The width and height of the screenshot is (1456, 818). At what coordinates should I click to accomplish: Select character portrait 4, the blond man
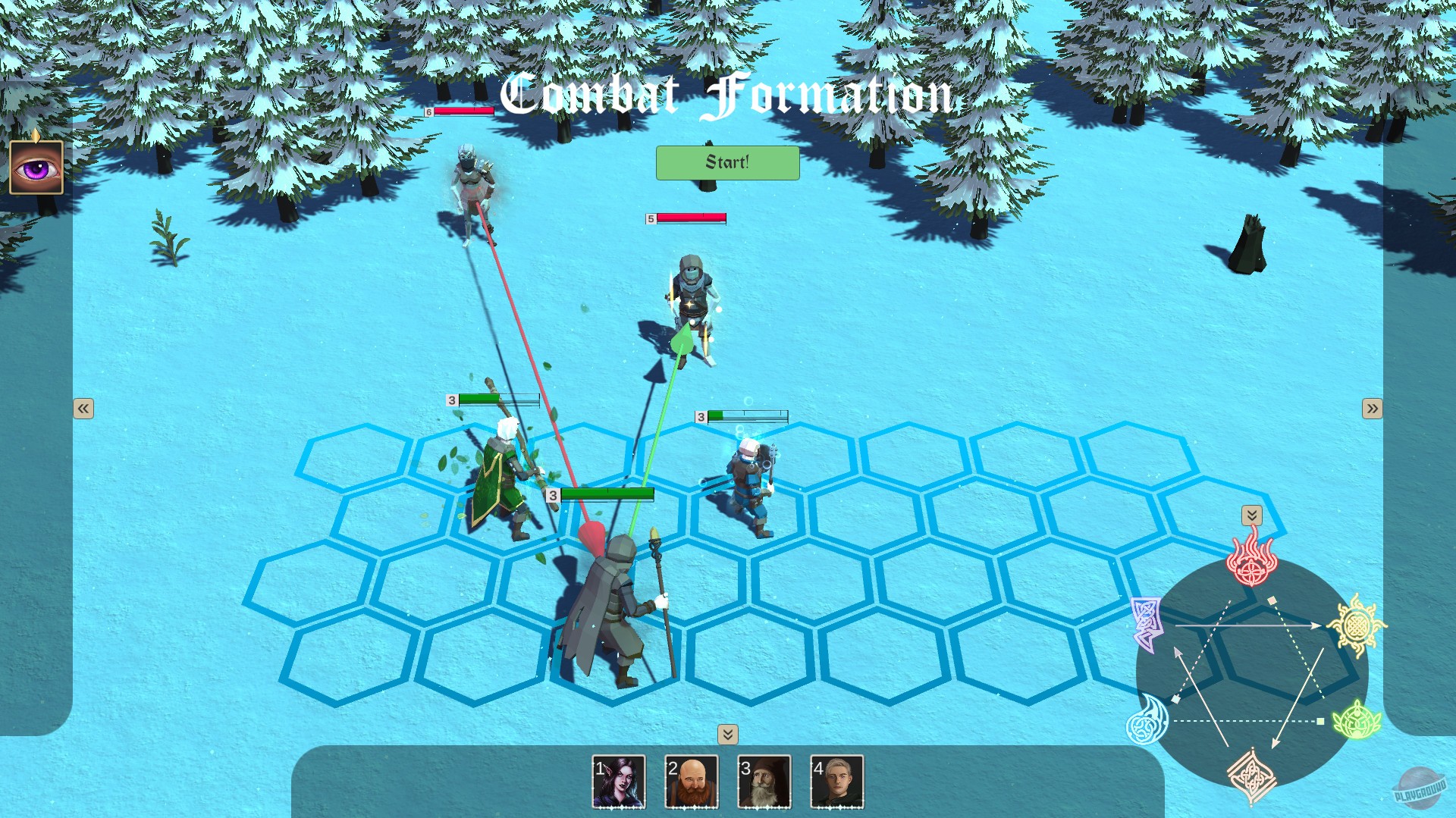pos(836,782)
